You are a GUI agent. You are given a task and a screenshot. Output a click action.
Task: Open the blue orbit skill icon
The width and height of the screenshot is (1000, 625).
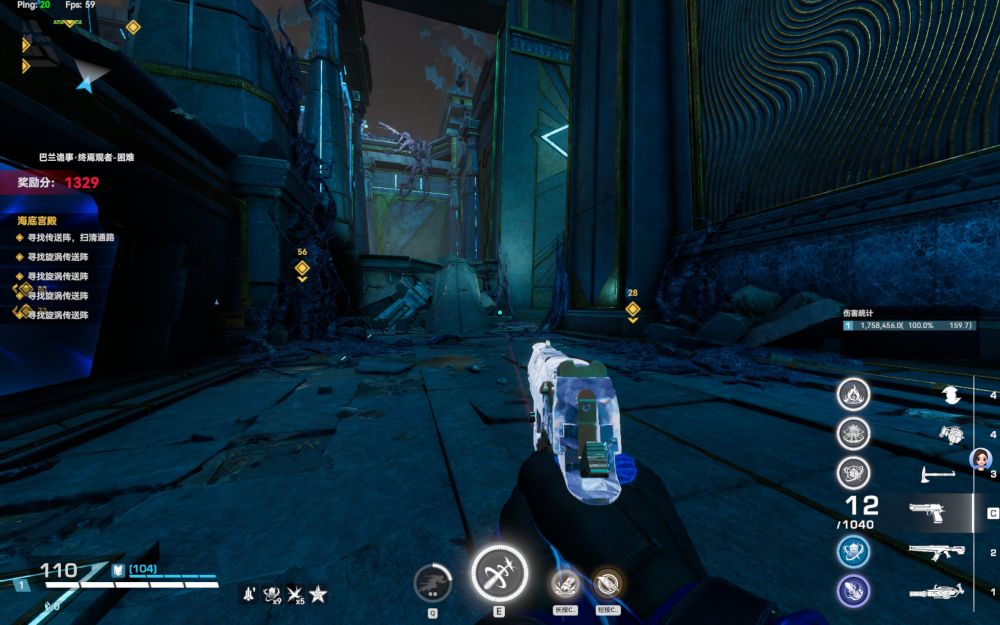pos(853,551)
